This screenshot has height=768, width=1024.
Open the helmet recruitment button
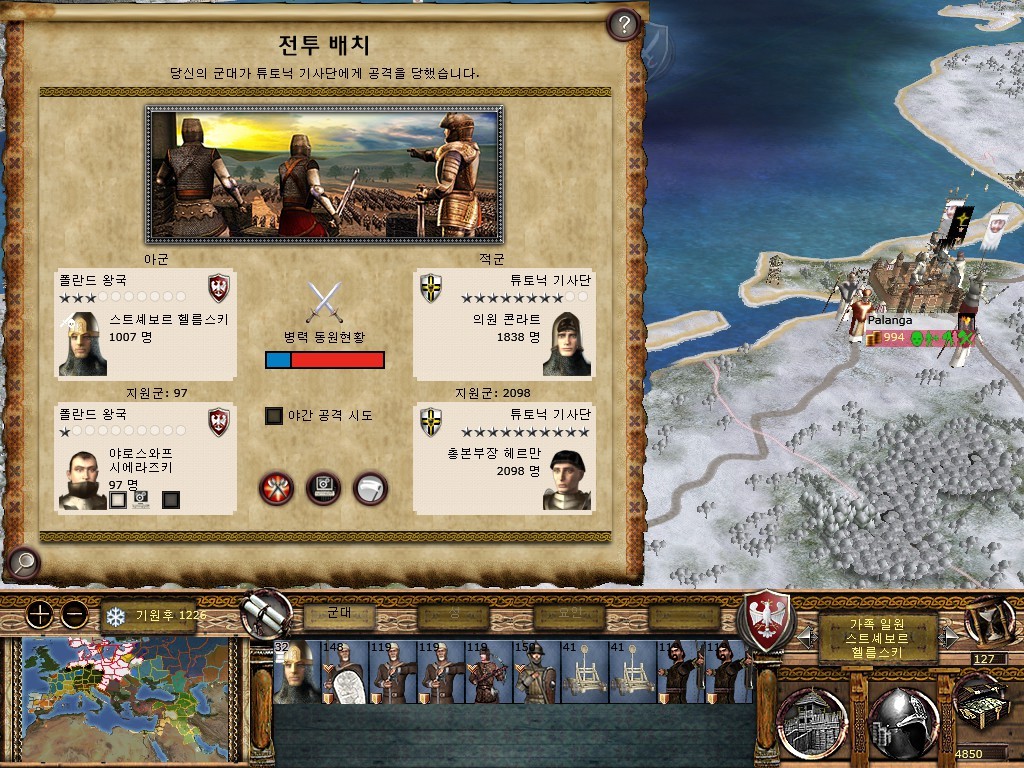903,721
